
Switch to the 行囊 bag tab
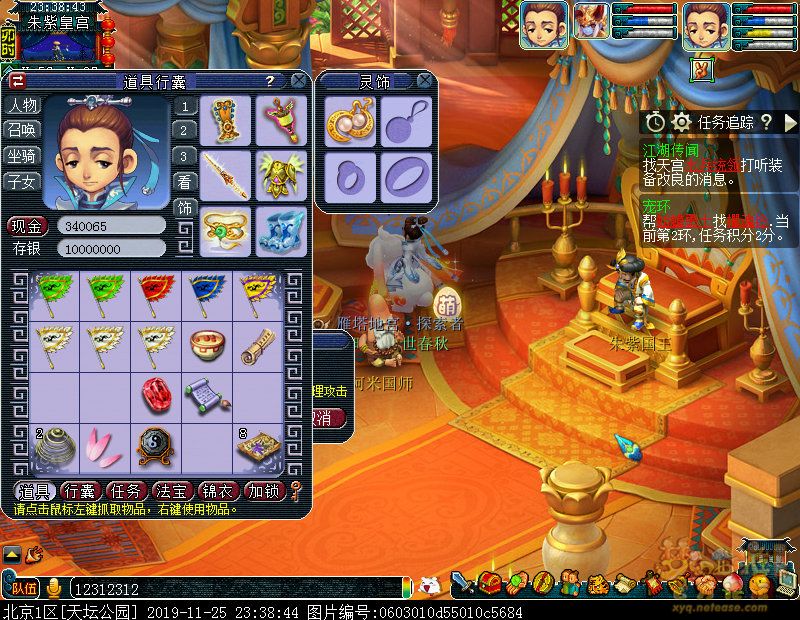(79, 490)
